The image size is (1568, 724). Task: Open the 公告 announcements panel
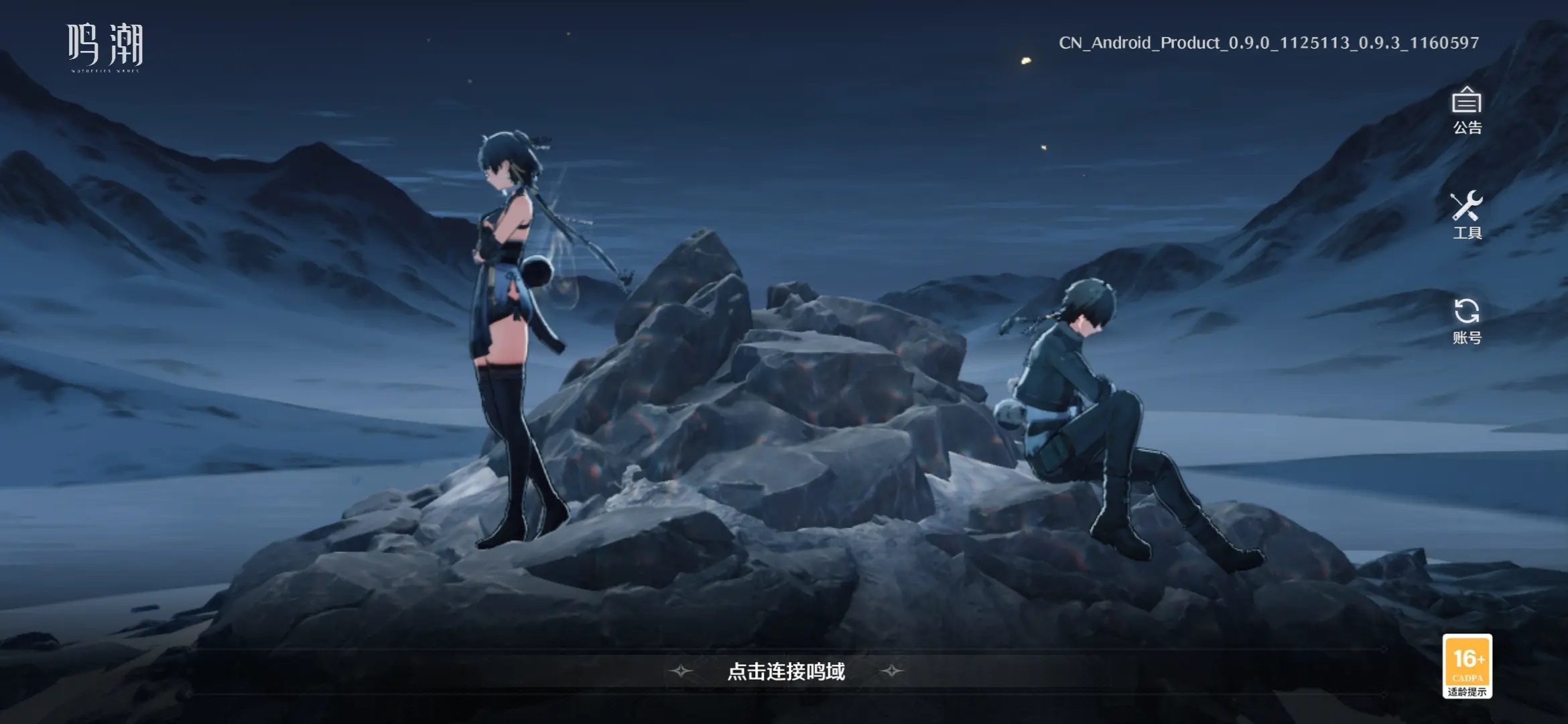(1466, 110)
